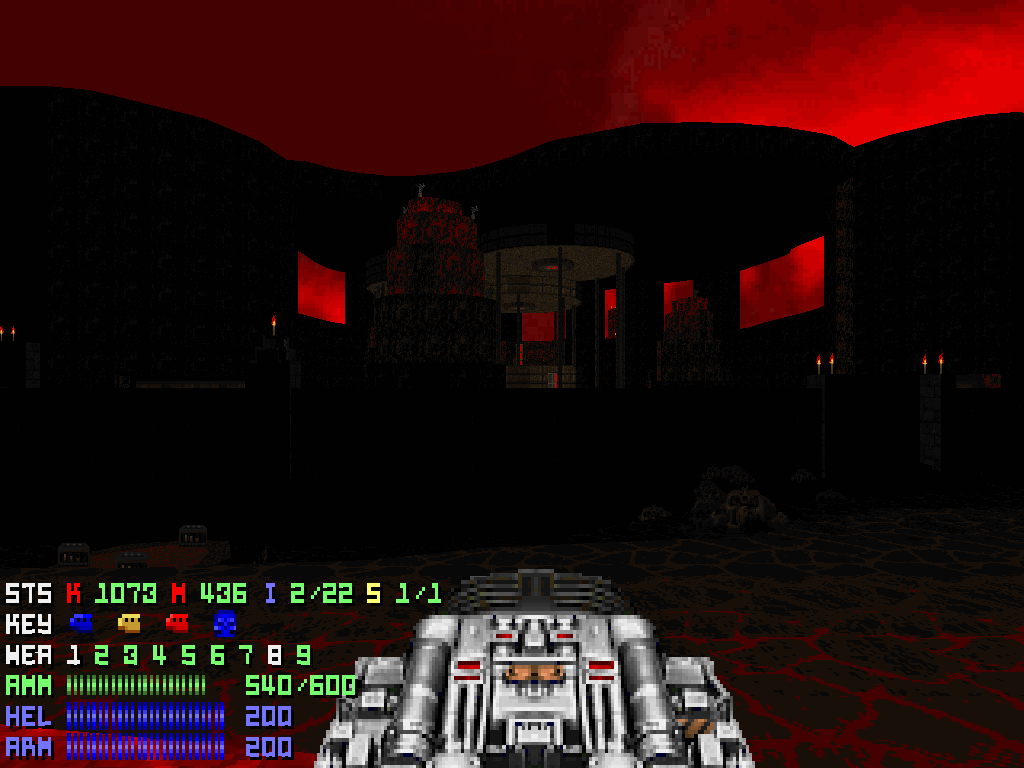The image size is (1024, 768).
Task: Switch to weapon number 2
Action: tap(102, 656)
